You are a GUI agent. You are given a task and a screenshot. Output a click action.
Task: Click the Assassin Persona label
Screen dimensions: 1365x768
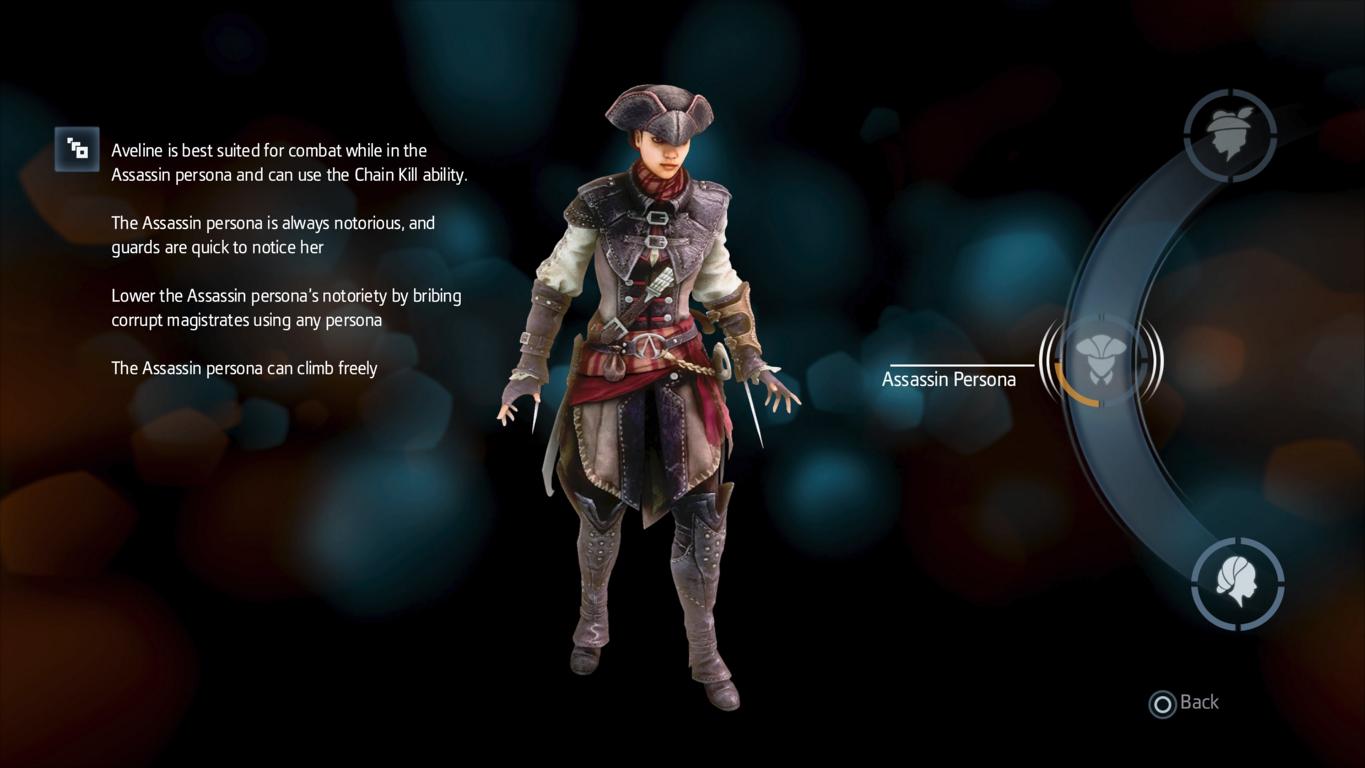(x=948, y=379)
